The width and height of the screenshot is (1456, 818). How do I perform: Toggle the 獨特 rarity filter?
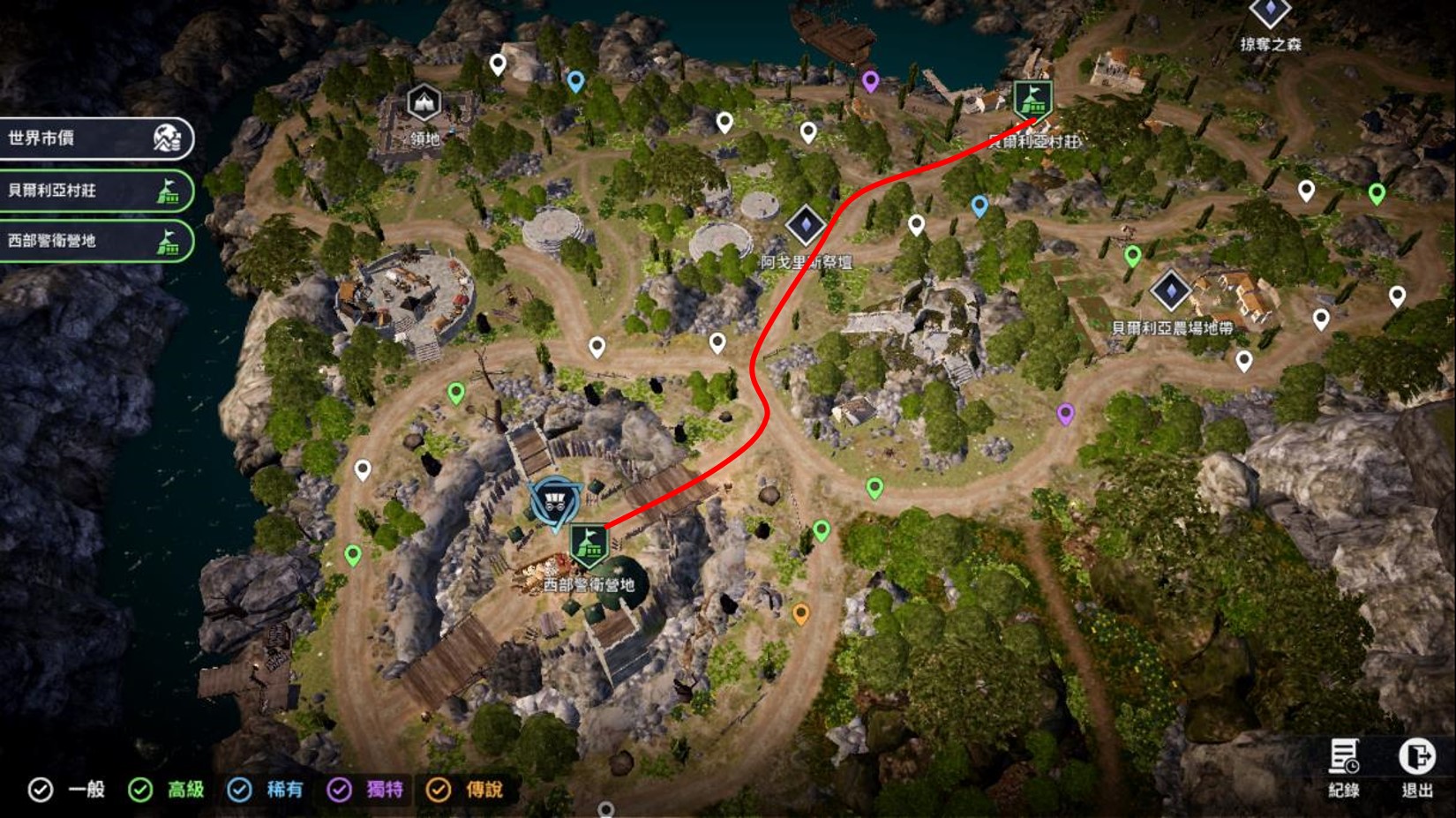340,790
